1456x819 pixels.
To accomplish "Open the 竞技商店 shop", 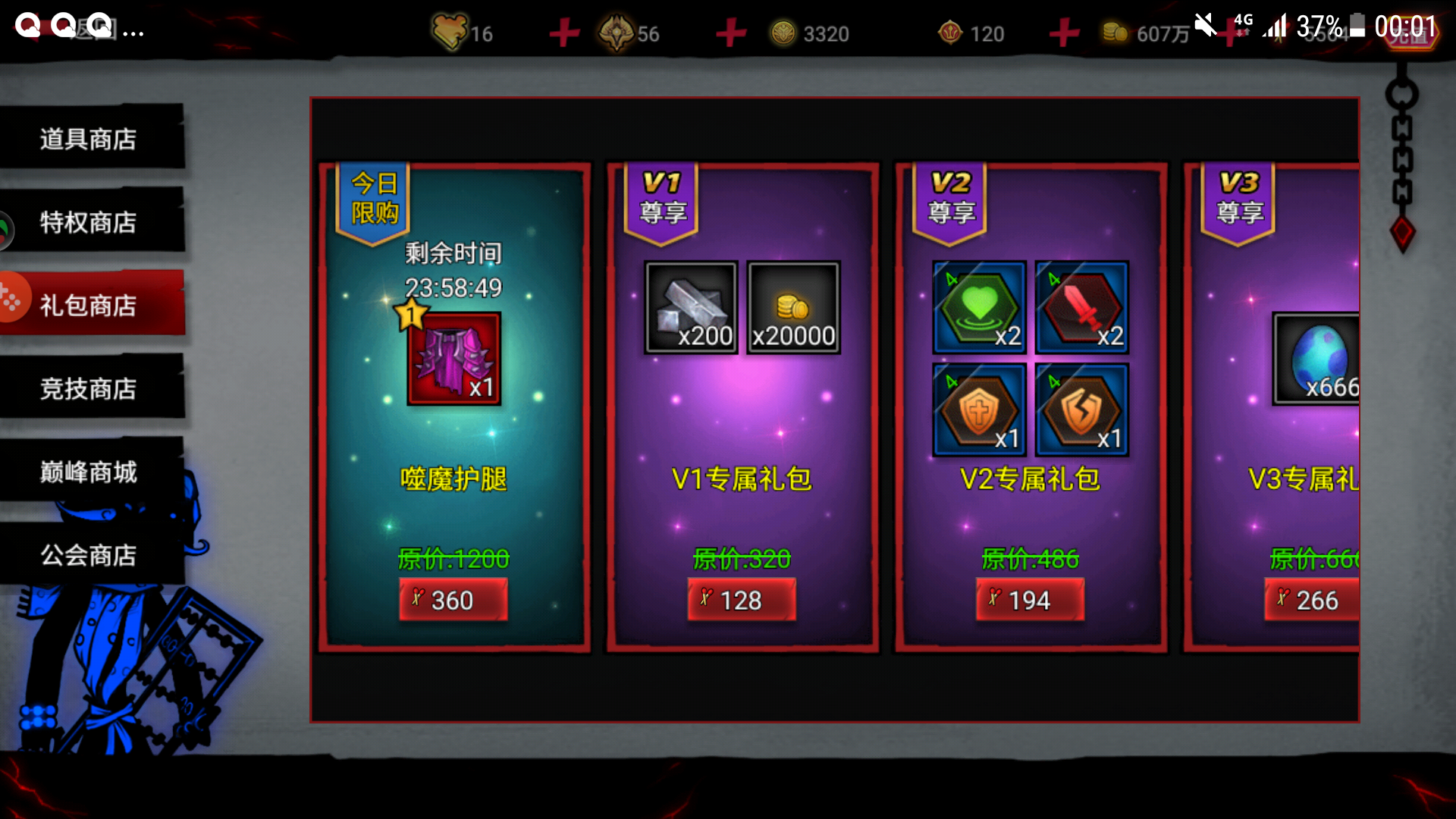I will click(89, 389).
